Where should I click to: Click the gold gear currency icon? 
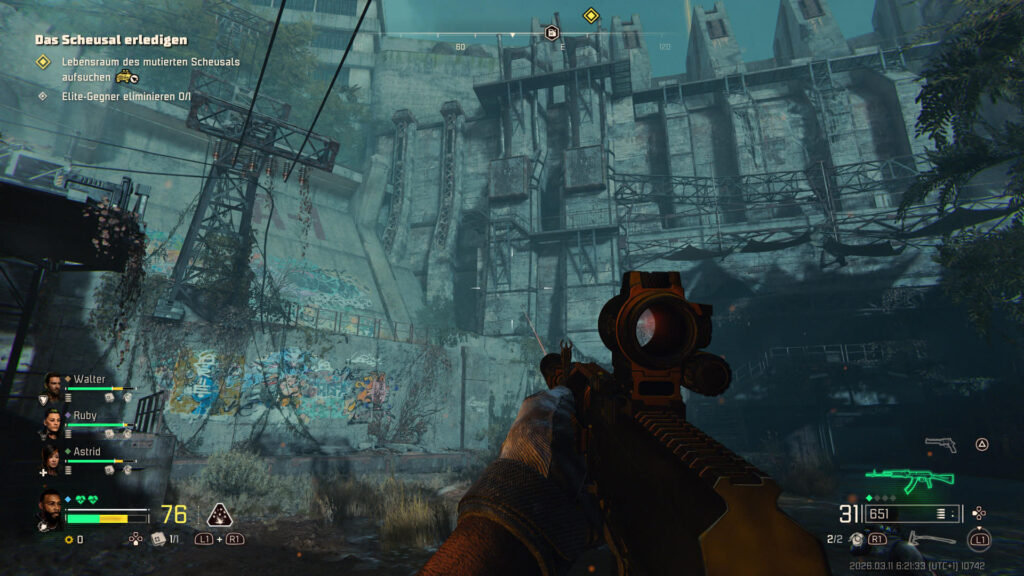tap(68, 540)
